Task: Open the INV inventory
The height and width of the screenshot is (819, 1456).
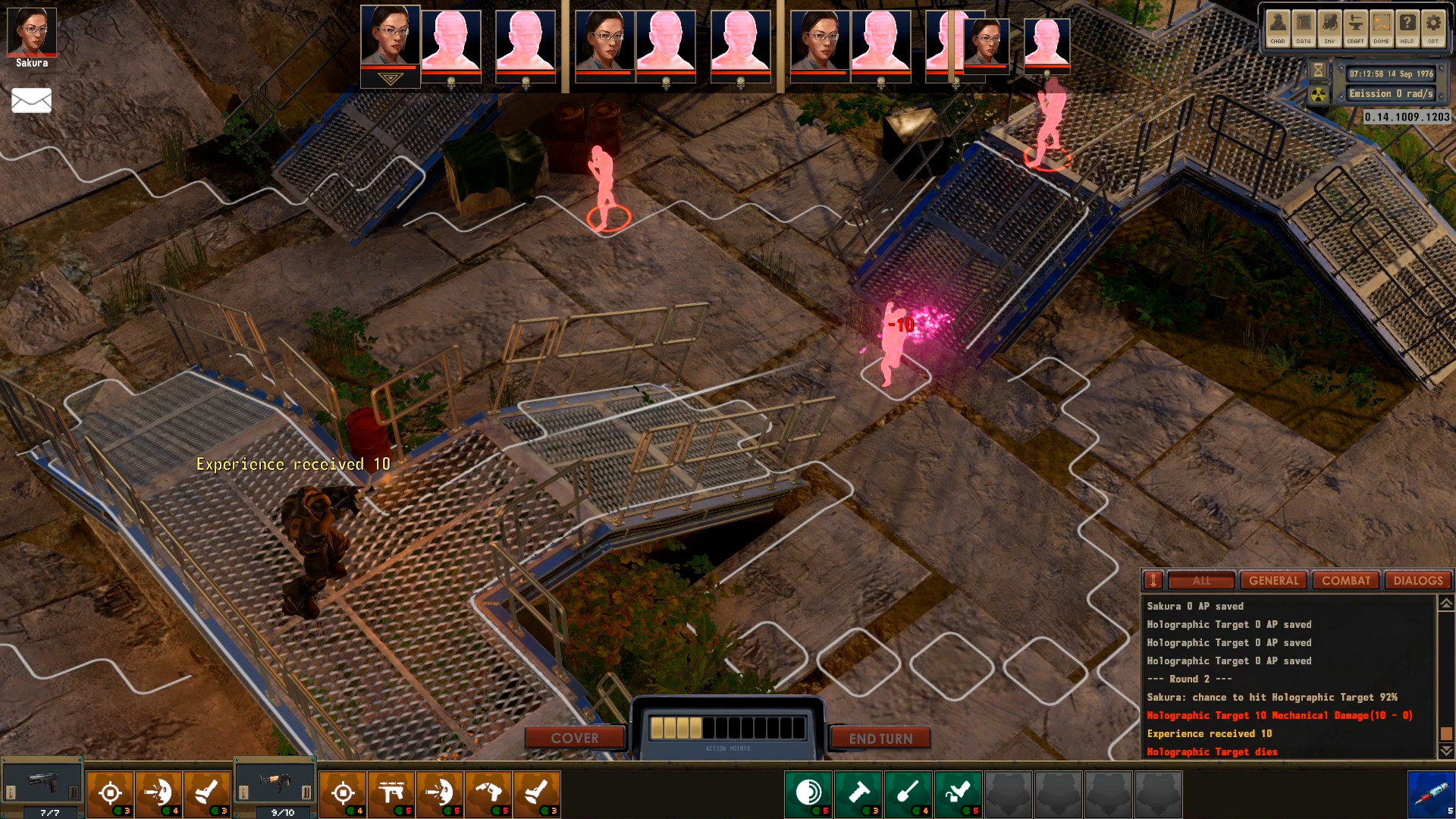Action: (x=1329, y=27)
